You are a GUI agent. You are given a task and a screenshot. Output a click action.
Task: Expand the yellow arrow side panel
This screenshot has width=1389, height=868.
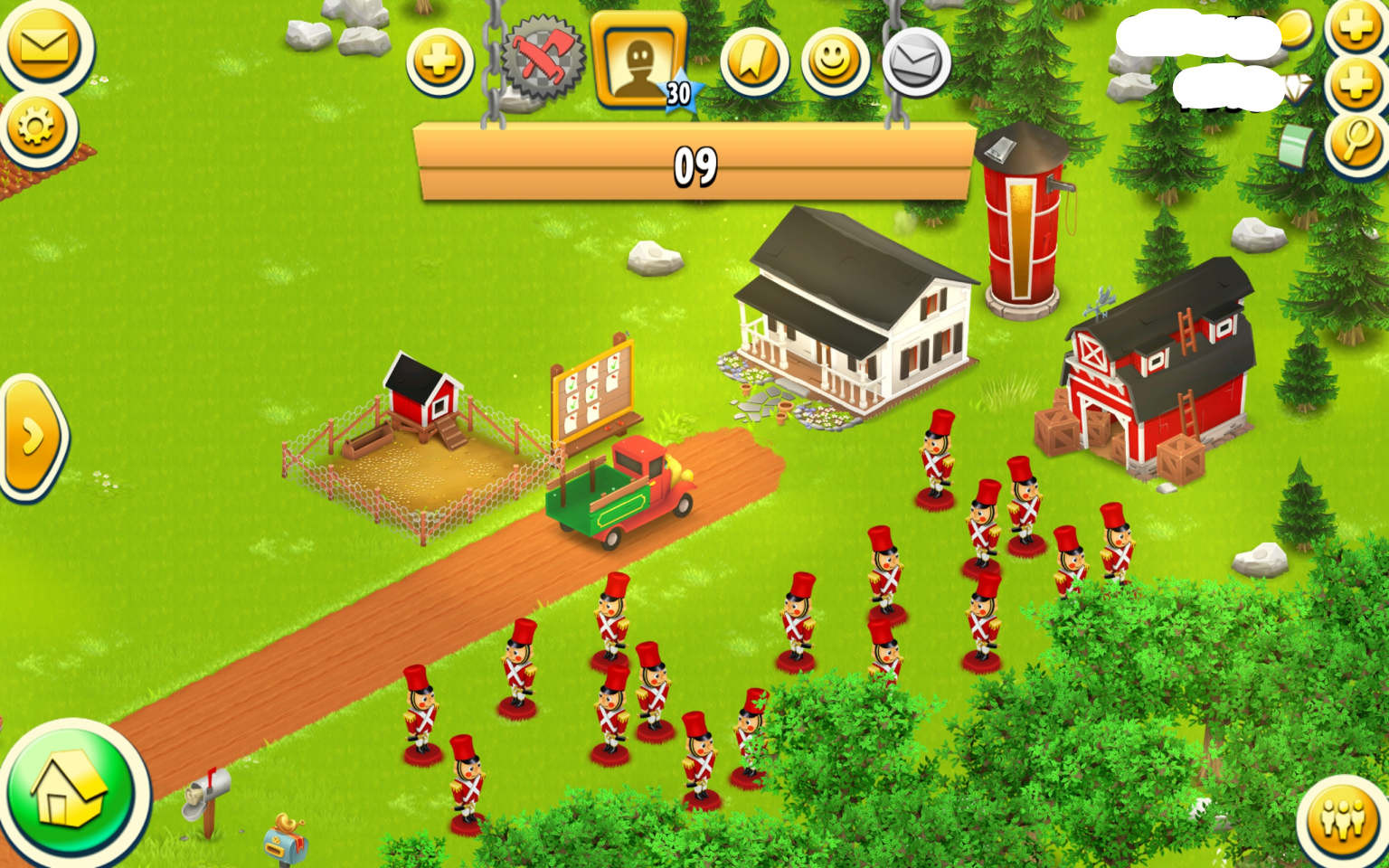[x=32, y=438]
